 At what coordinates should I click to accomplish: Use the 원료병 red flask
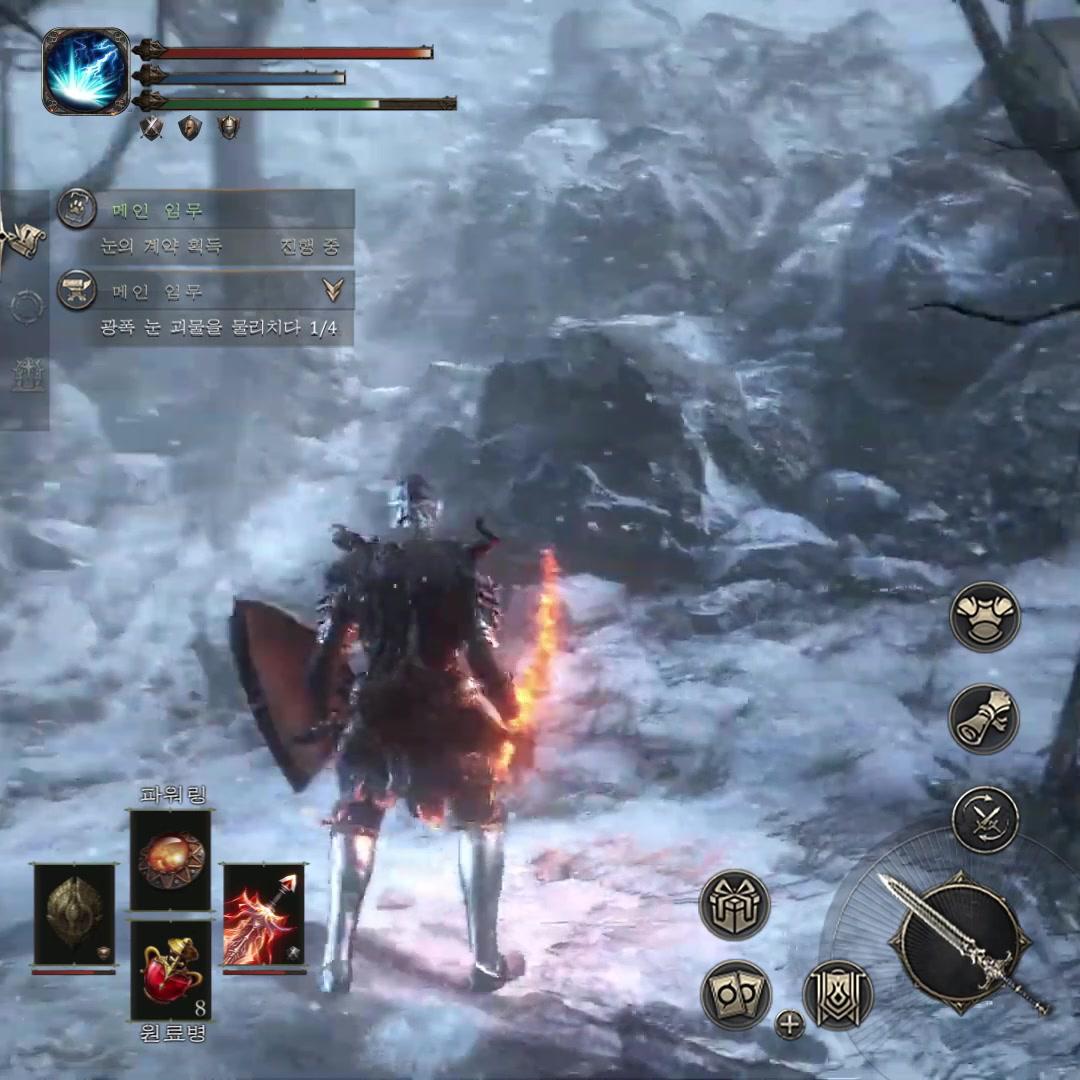(x=171, y=969)
